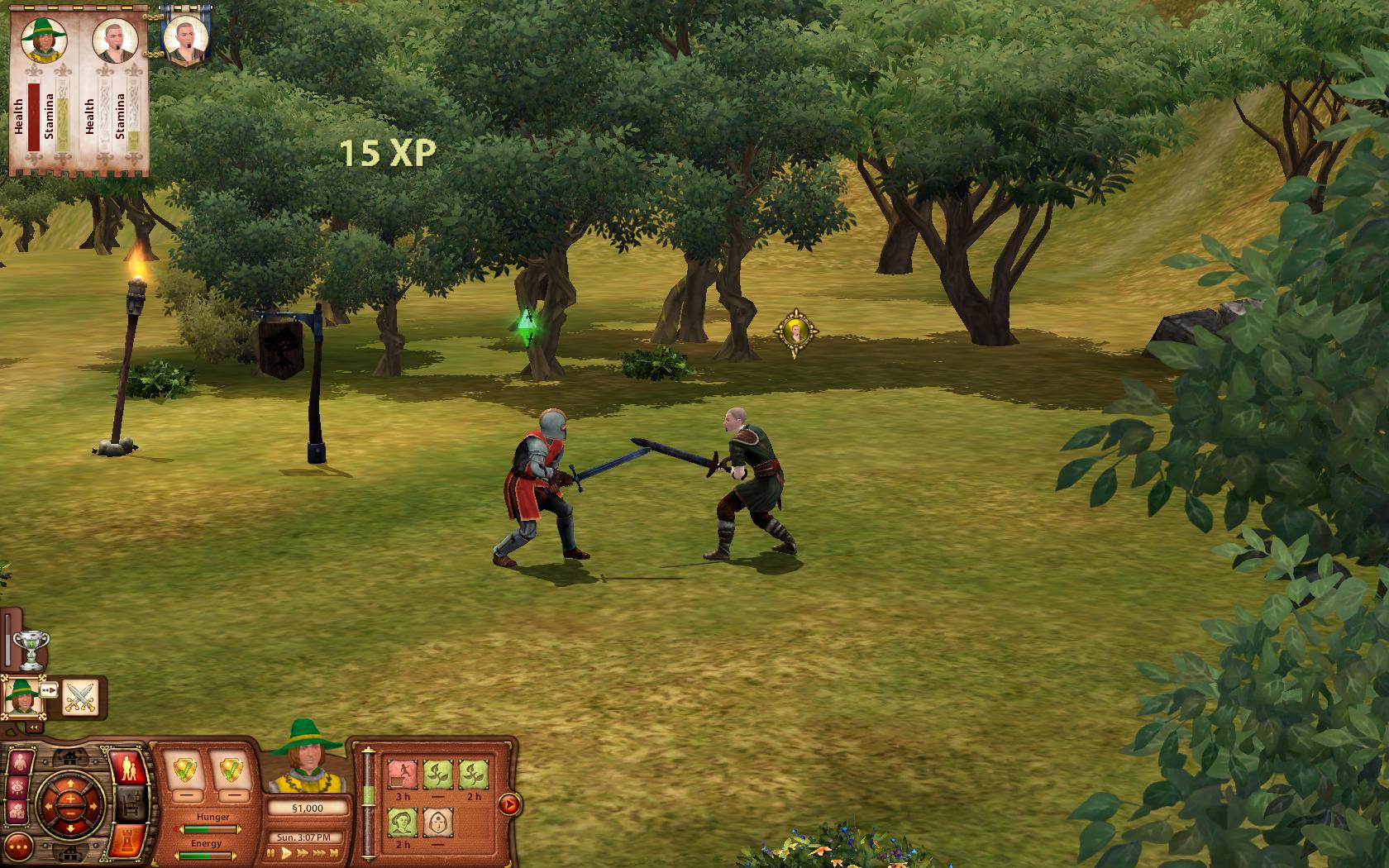
Task: Click the silver trophy quest goblet
Action: coord(32,649)
